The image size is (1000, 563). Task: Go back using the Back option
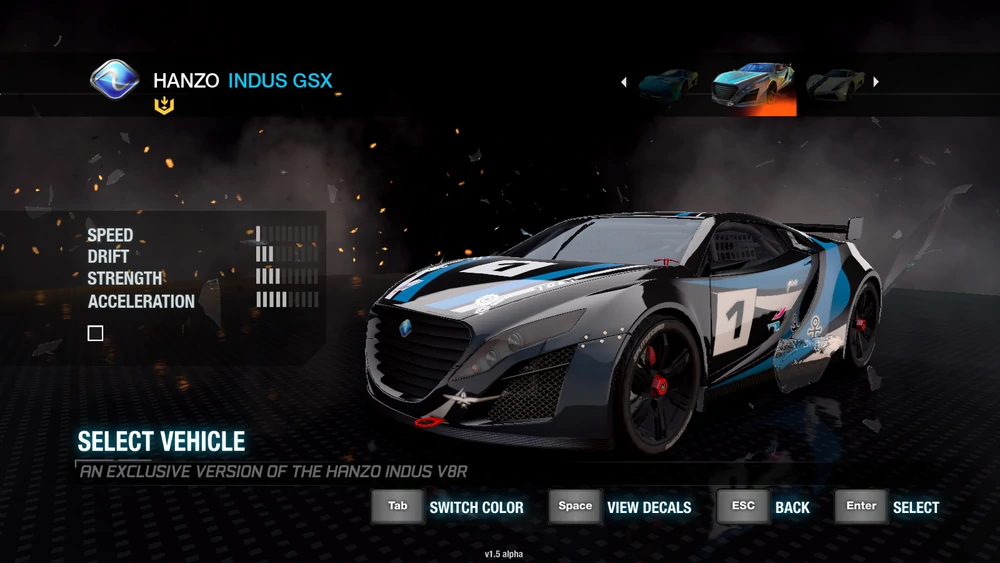pyautogui.click(x=764, y=507)
